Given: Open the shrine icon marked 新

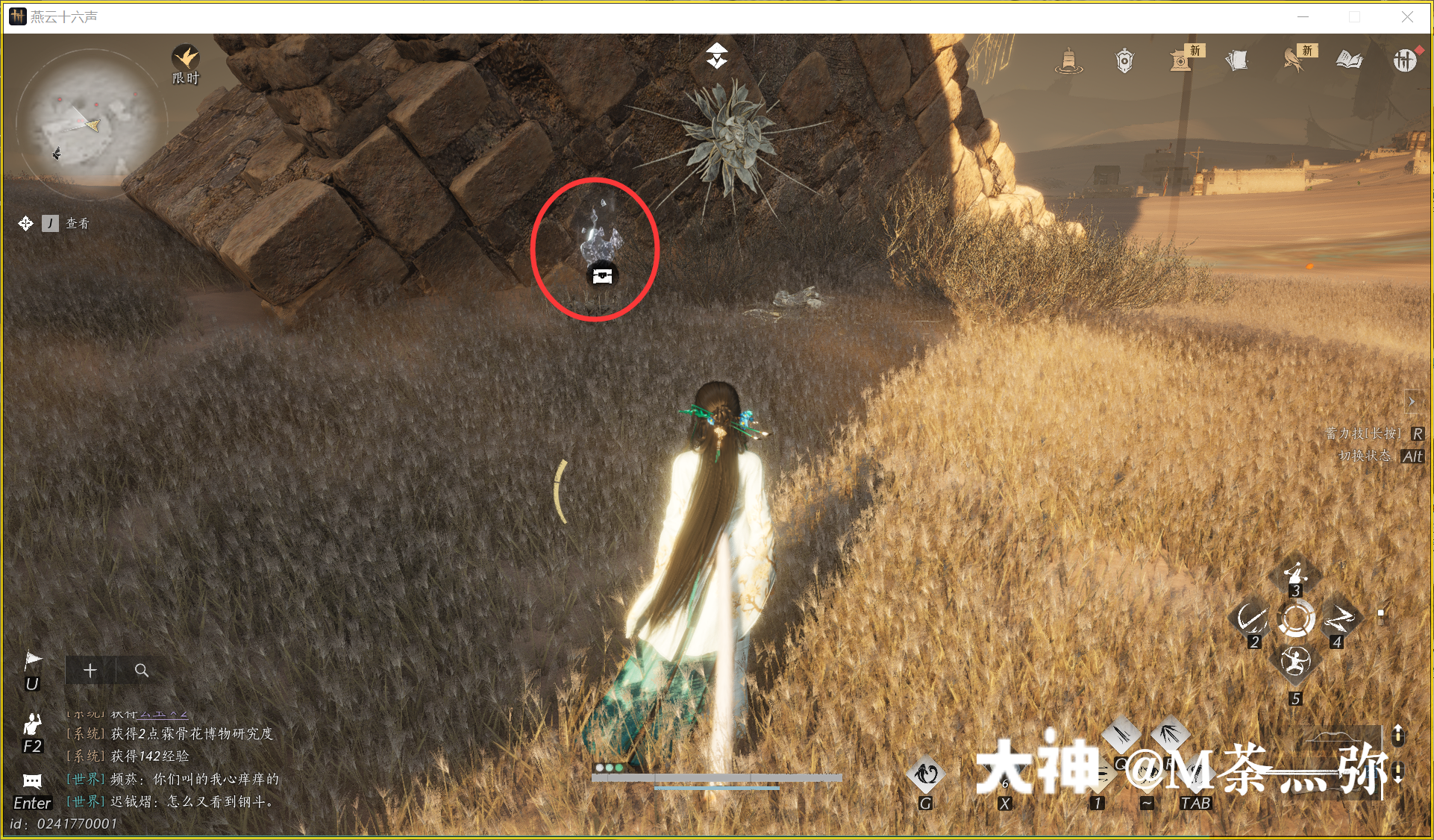Looking at the screenshot, I should pyautogui.click(x=1181, y=60).
